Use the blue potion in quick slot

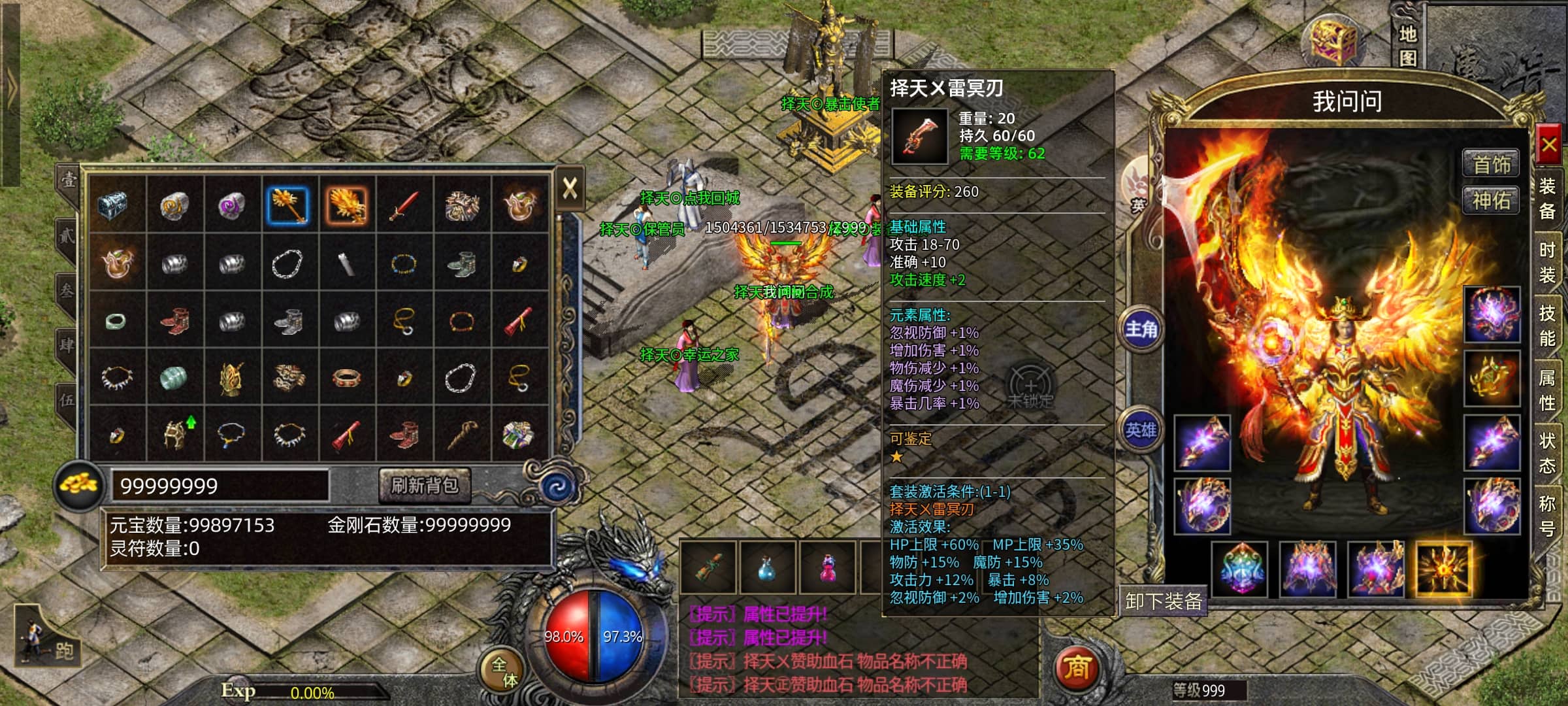pyautogui.click(x=767, y=567)
